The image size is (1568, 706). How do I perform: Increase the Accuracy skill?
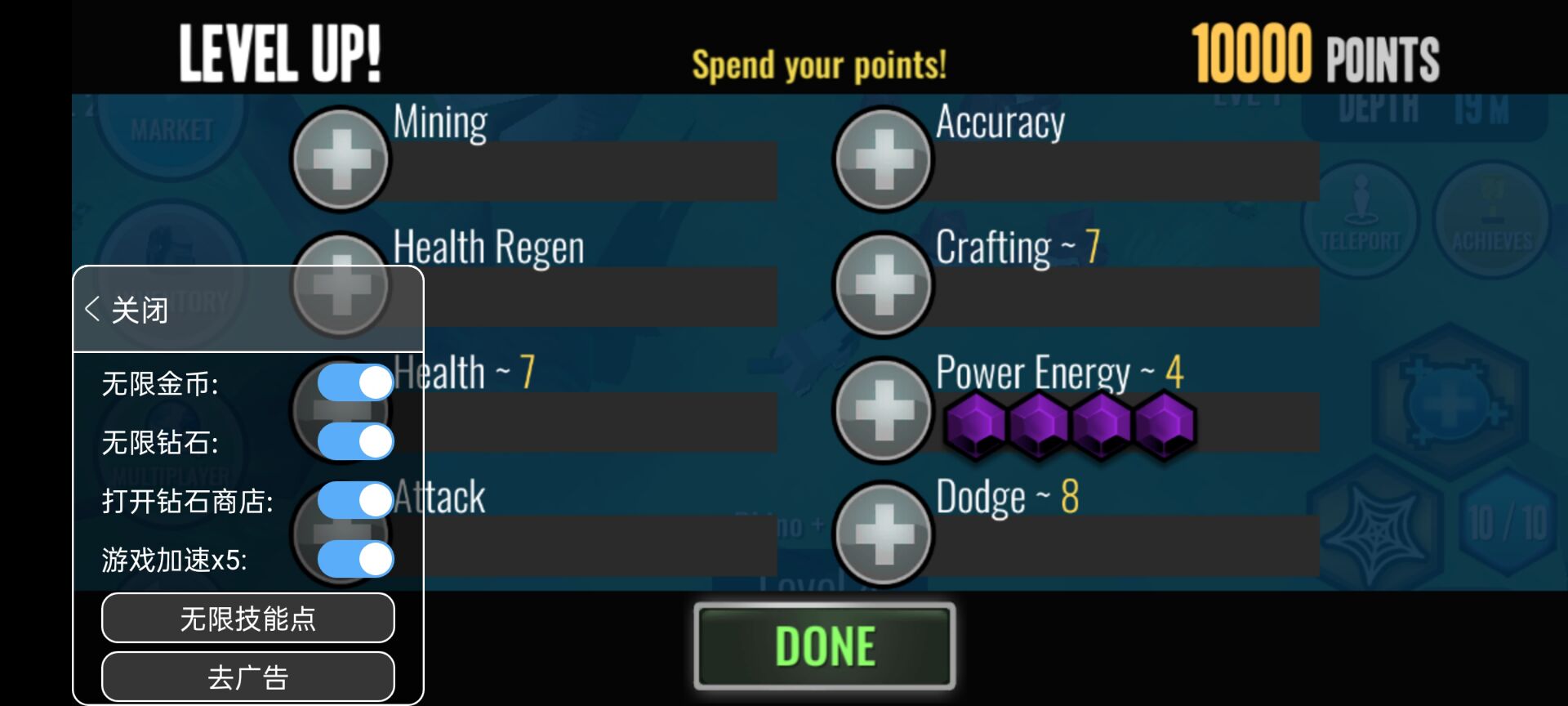pos(883,159)
